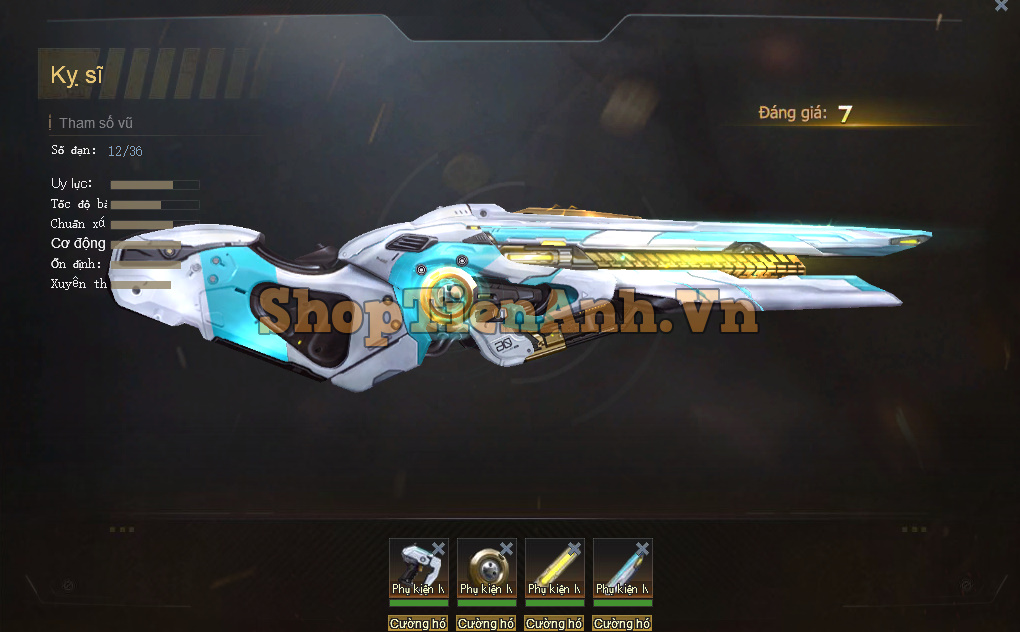The image size is (1020, 632).
Task: Remove the cyan blade barrel accessory
Action: click(x=642, y=548)
